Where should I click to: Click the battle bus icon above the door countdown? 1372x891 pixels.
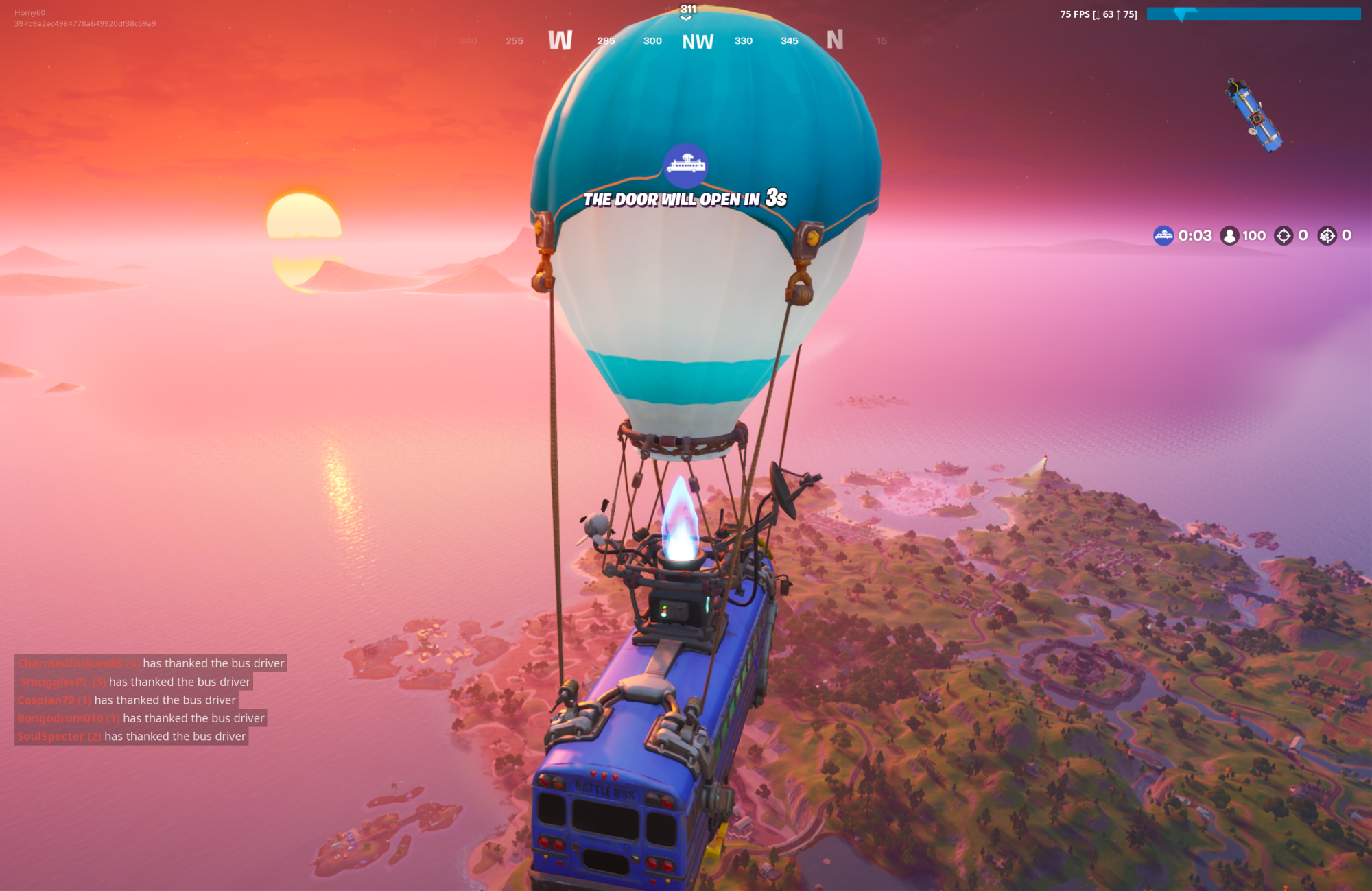point(685,165)
